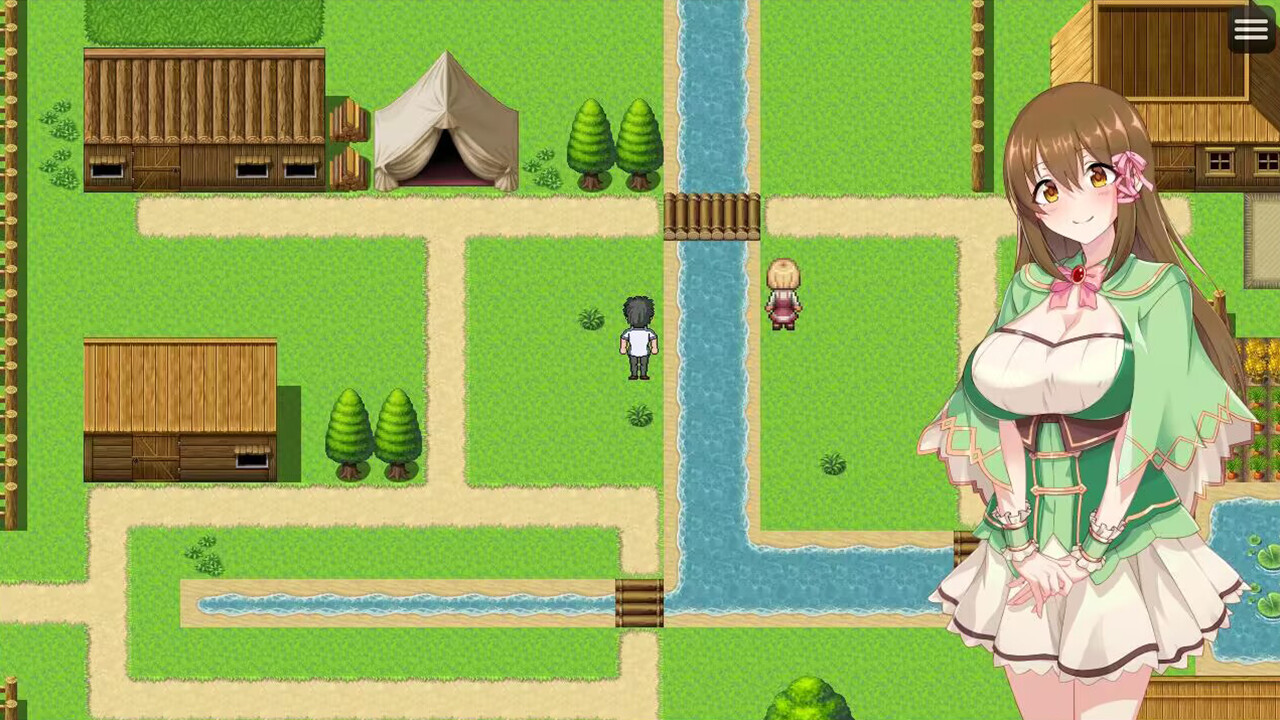Select the pair of pine trees near the tent
1280x720 pixels.
pyautogui.click(x=610, y=140)
